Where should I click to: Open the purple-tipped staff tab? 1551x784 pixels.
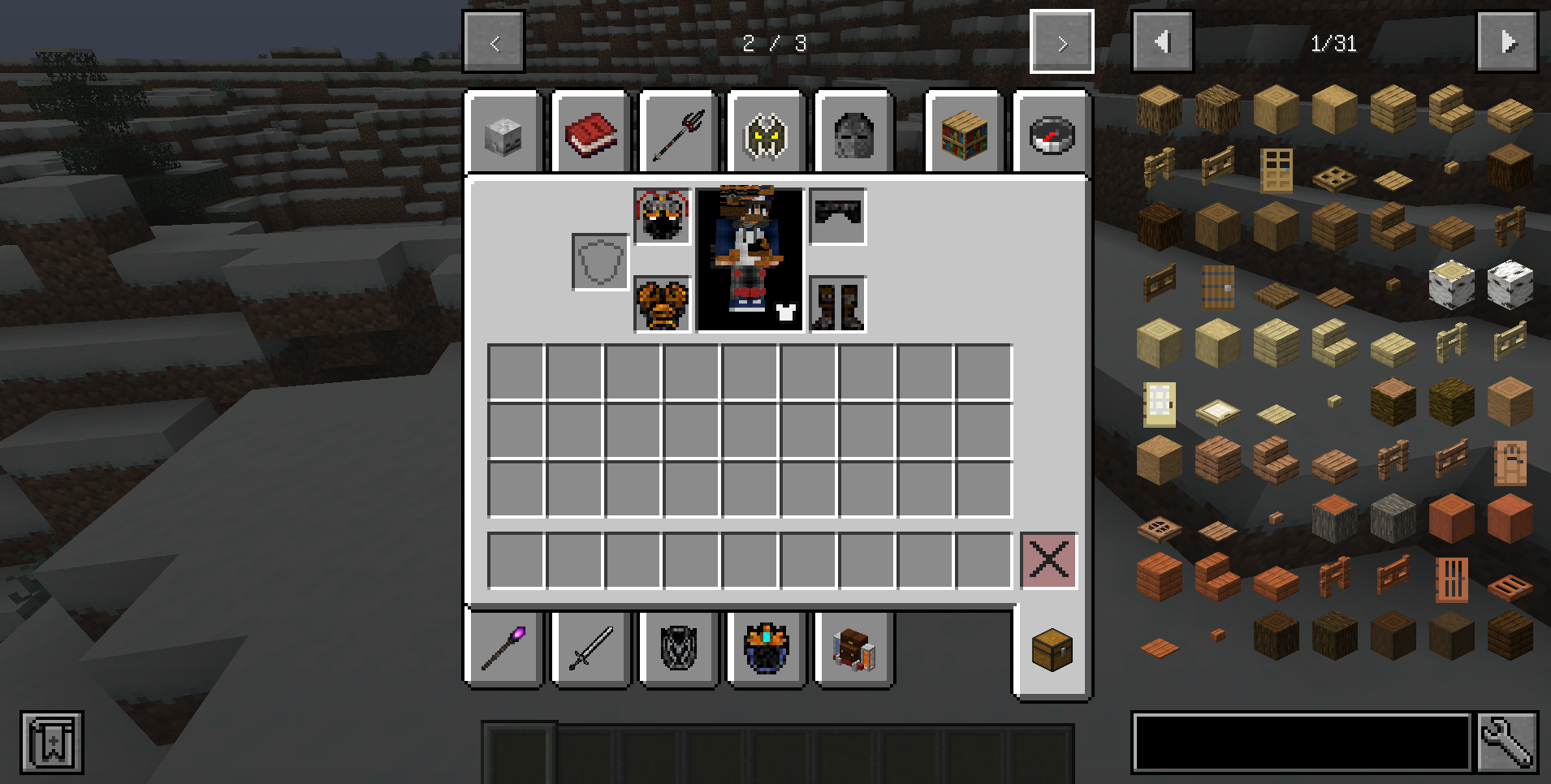(x=503, y=648)
